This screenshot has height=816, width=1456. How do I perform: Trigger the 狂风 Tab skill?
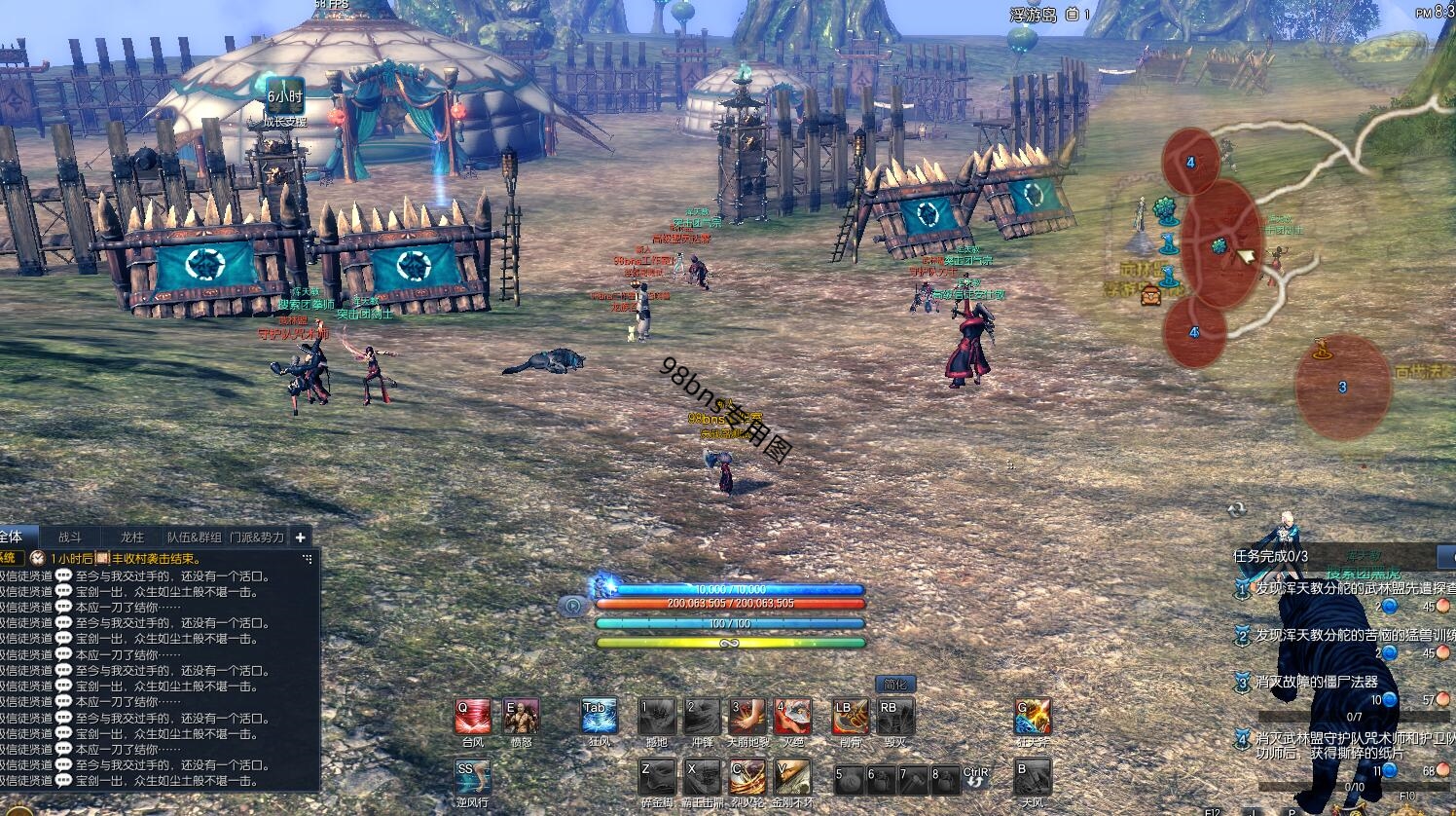tap(600, 717)
